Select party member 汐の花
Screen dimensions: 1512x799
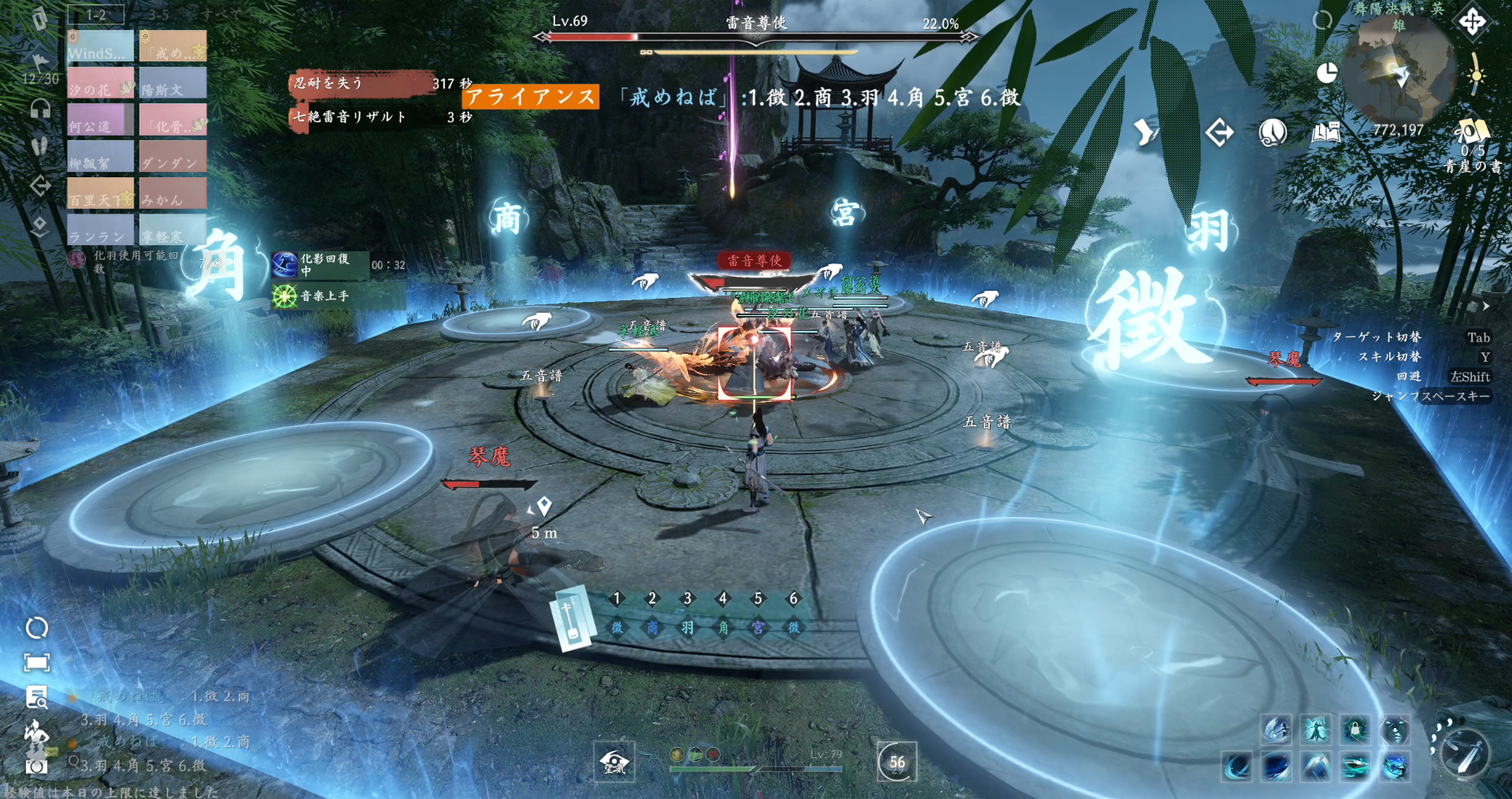[x=100, y=83]
